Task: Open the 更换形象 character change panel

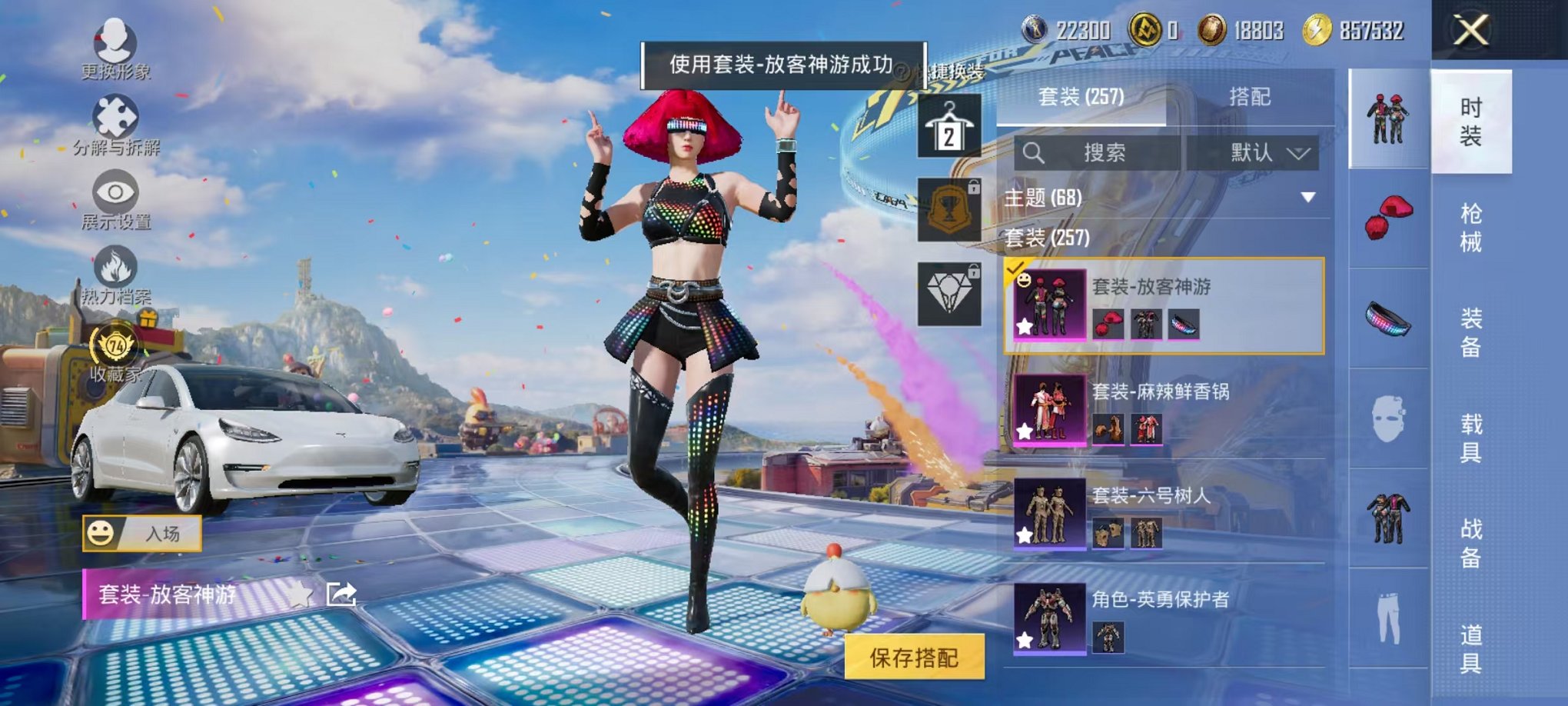Action: pos(114,46)
